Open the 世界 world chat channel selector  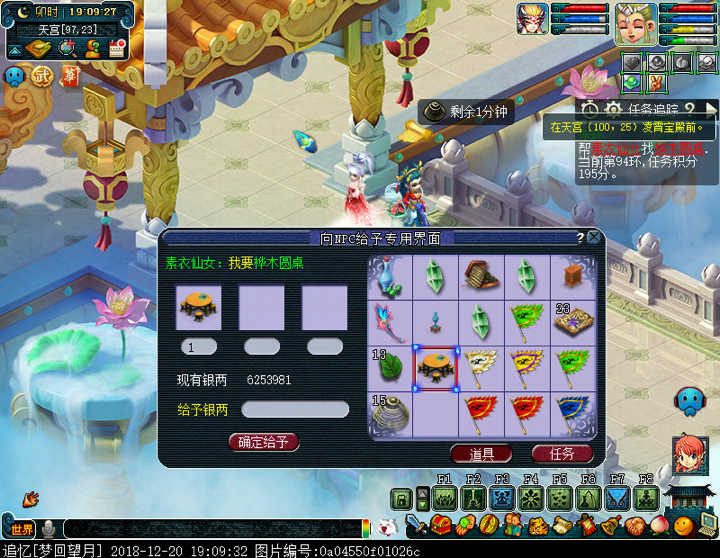point(22,529)
